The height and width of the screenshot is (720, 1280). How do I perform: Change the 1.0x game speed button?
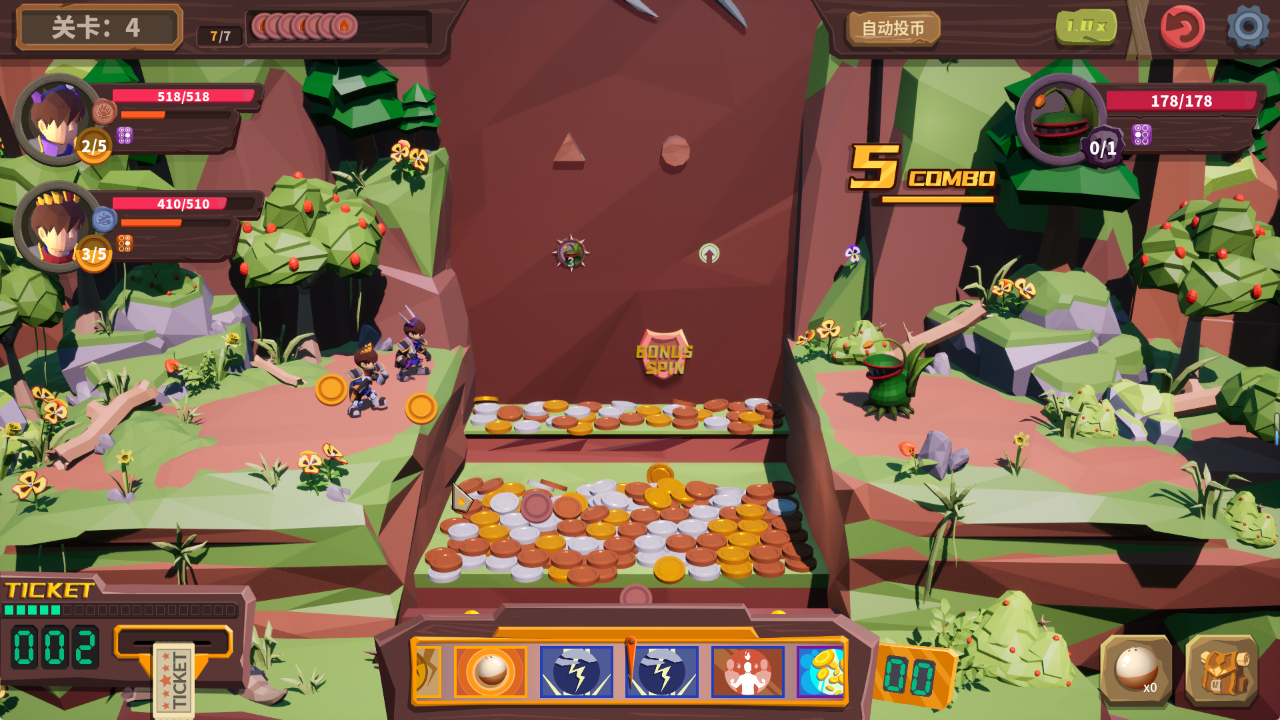[1086, 26]
